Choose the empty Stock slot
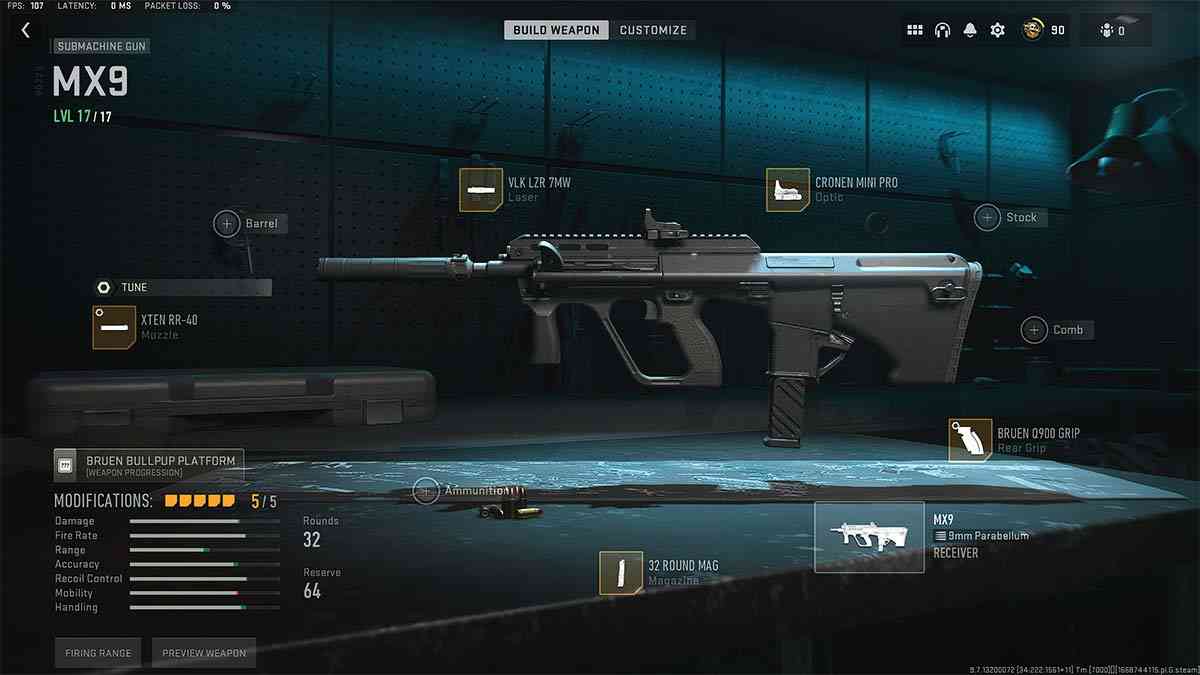Viewport: 1200px width, 675px height. (x=988, y=217)
